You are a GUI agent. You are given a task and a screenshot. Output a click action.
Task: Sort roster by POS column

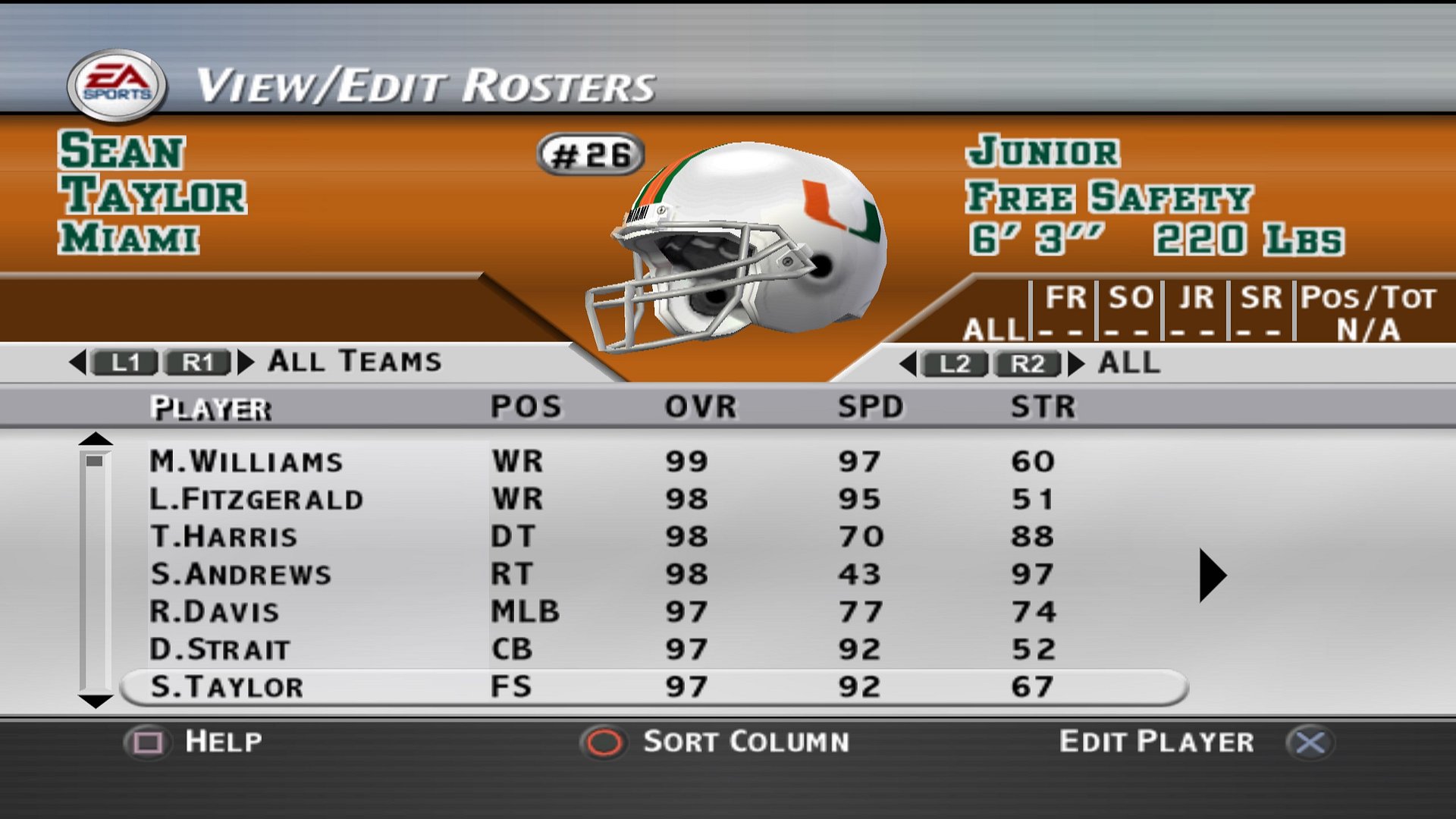tap(526, 407)
